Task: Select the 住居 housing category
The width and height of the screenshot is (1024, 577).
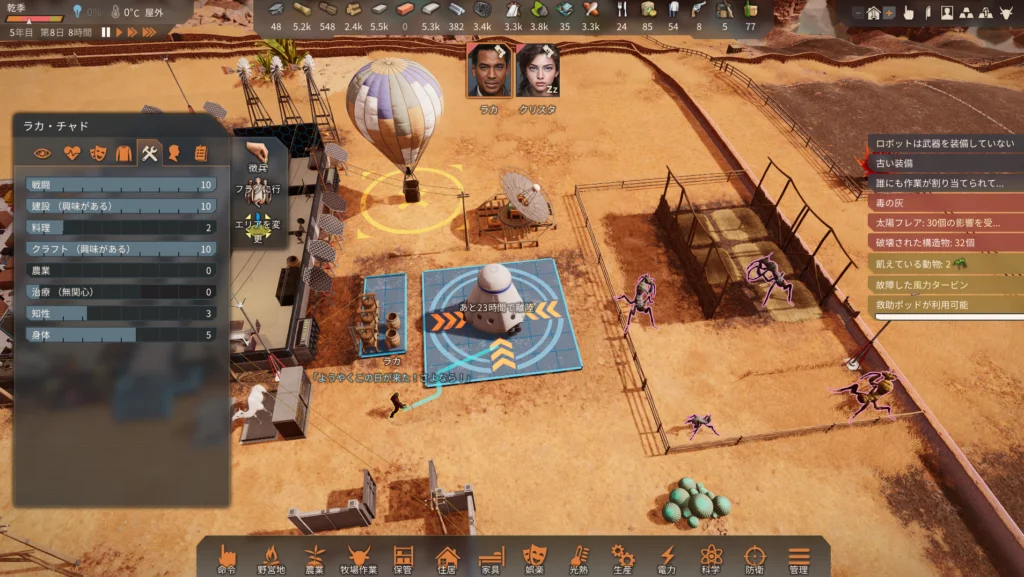Action: pyautogui.click(x=447, y=557)
